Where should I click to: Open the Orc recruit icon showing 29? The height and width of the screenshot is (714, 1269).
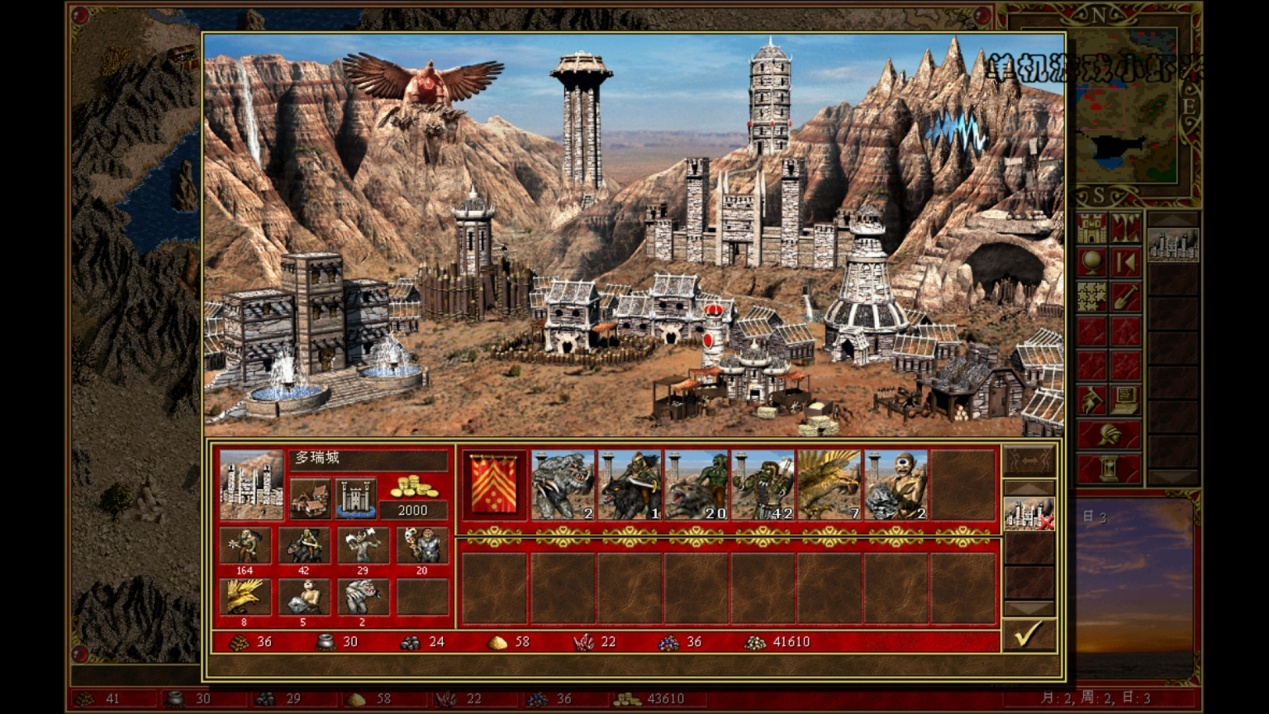click(x=363, y=546)
